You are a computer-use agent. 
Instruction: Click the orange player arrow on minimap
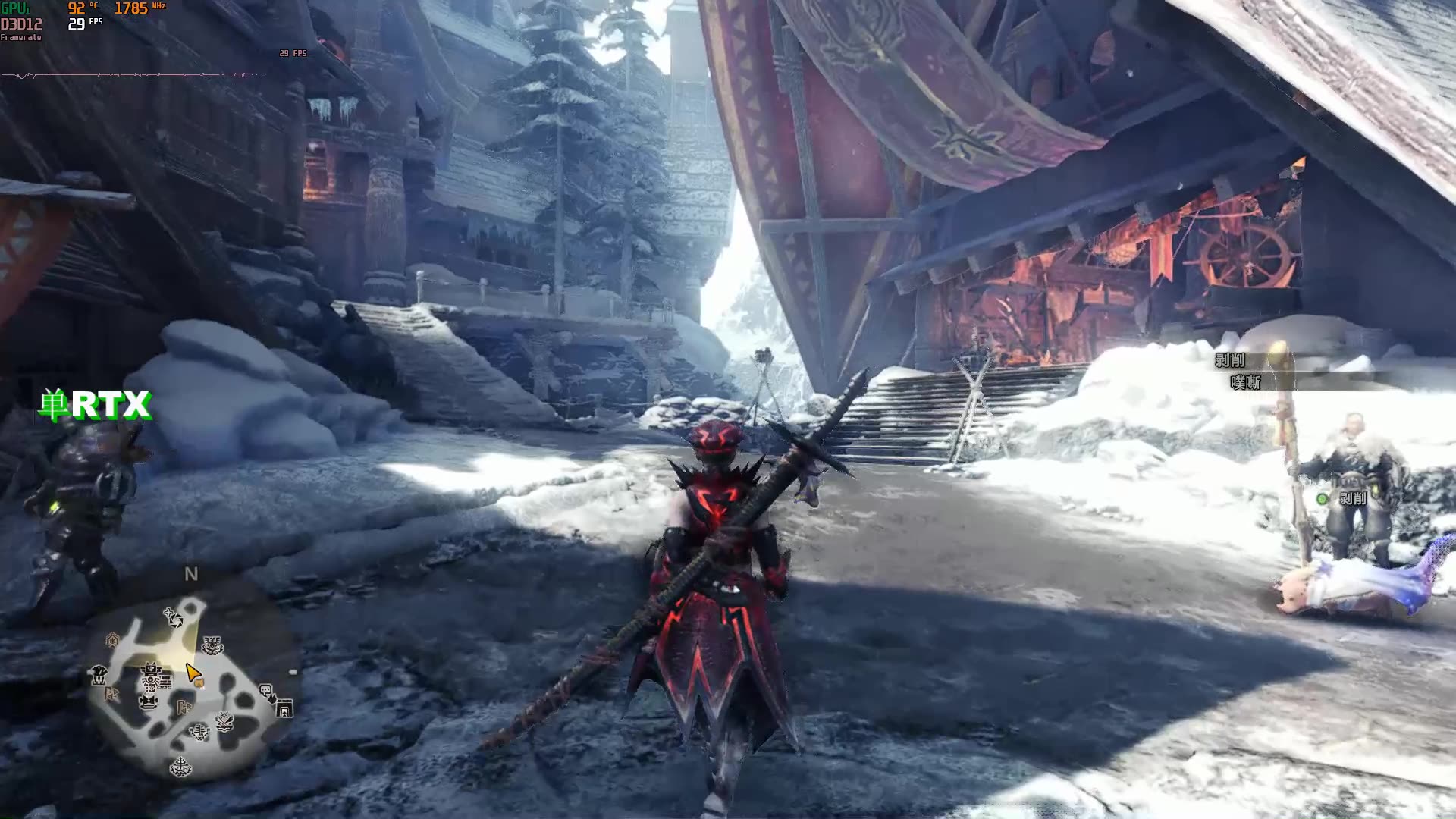(x=193, y=673)
